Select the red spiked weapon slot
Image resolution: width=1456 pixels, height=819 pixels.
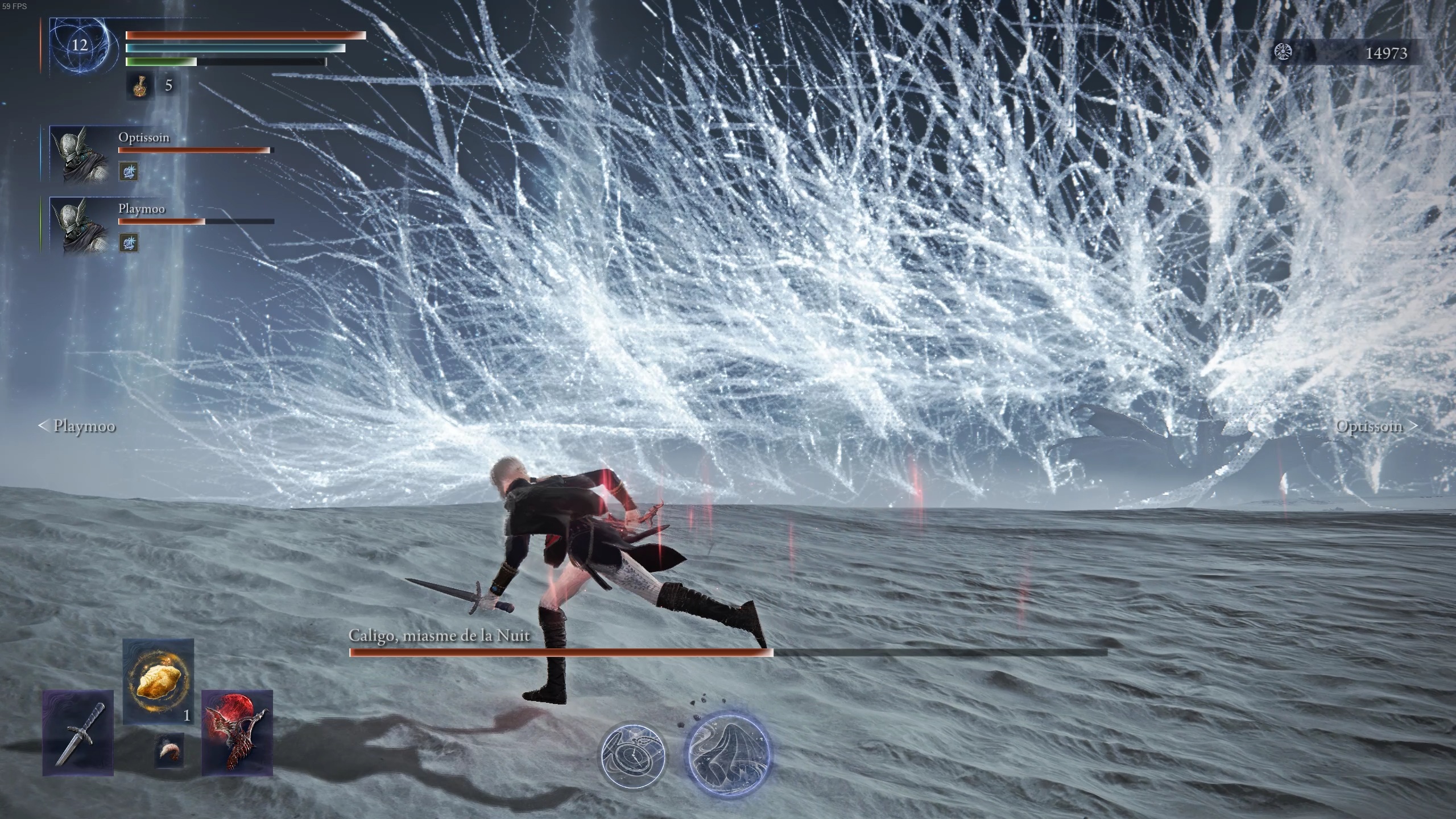click(237, 733)
